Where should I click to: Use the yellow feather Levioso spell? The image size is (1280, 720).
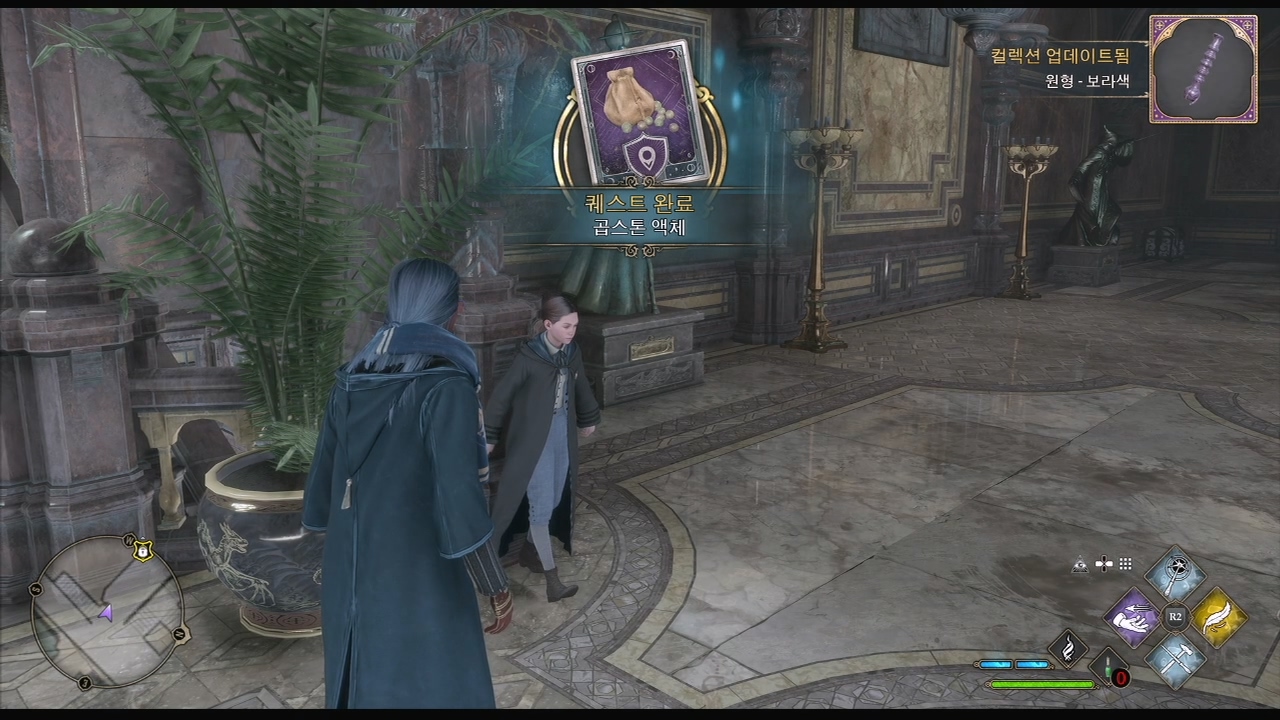click(x=1217, y=617)
